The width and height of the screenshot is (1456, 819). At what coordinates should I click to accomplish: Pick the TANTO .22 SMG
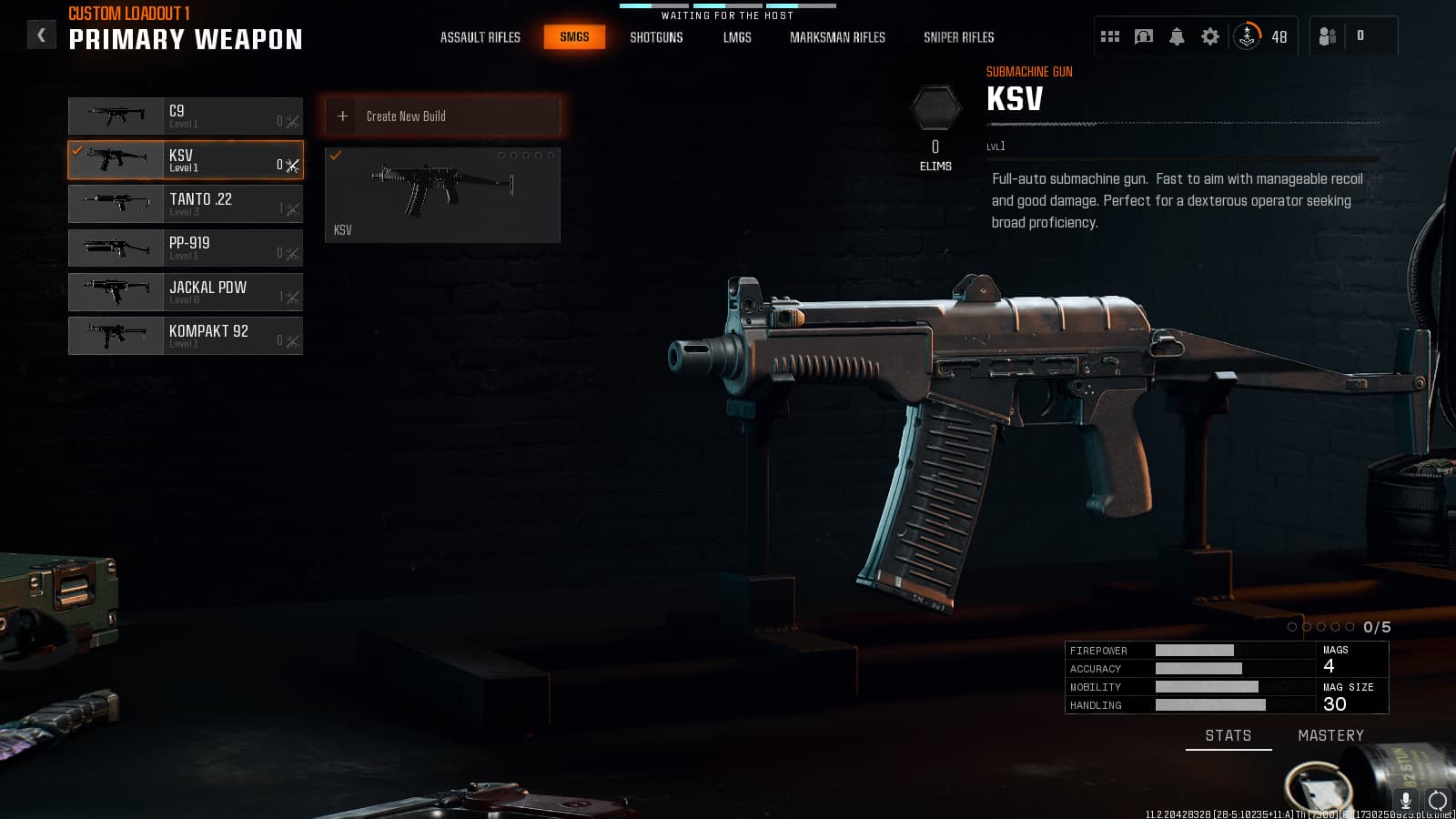[x=186, y=204]
